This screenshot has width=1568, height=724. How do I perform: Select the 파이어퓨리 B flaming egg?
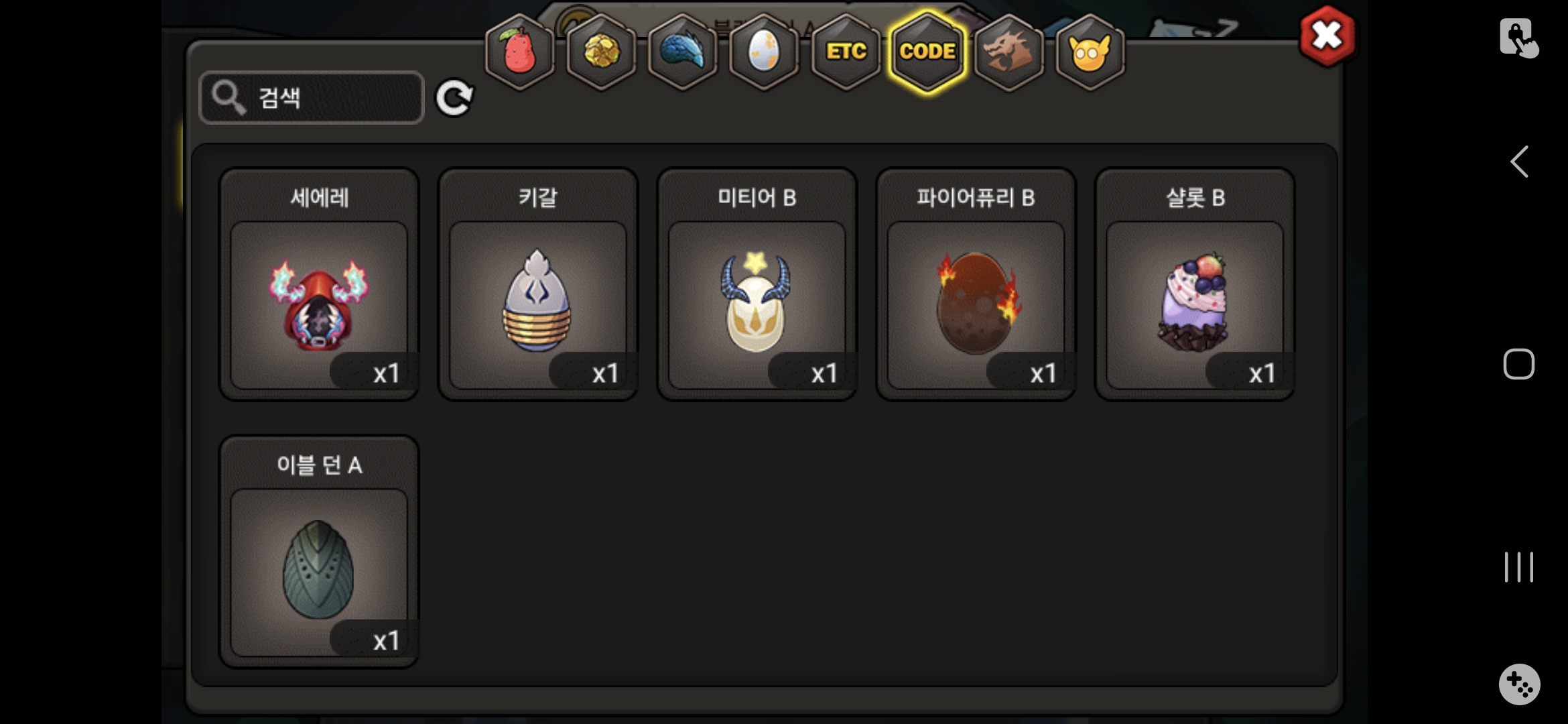point(976,304)
